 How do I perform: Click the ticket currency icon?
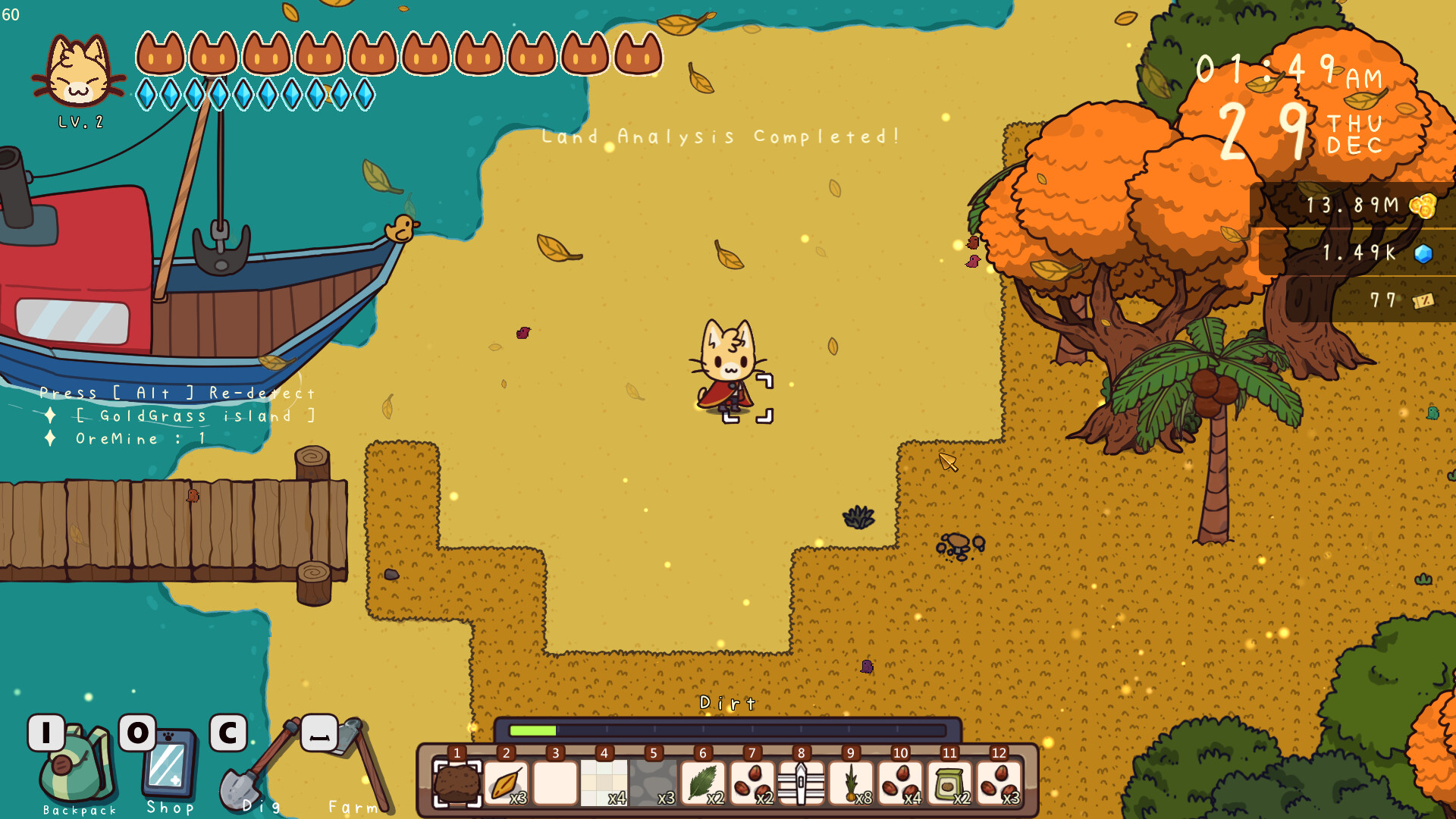point(1424,300)
